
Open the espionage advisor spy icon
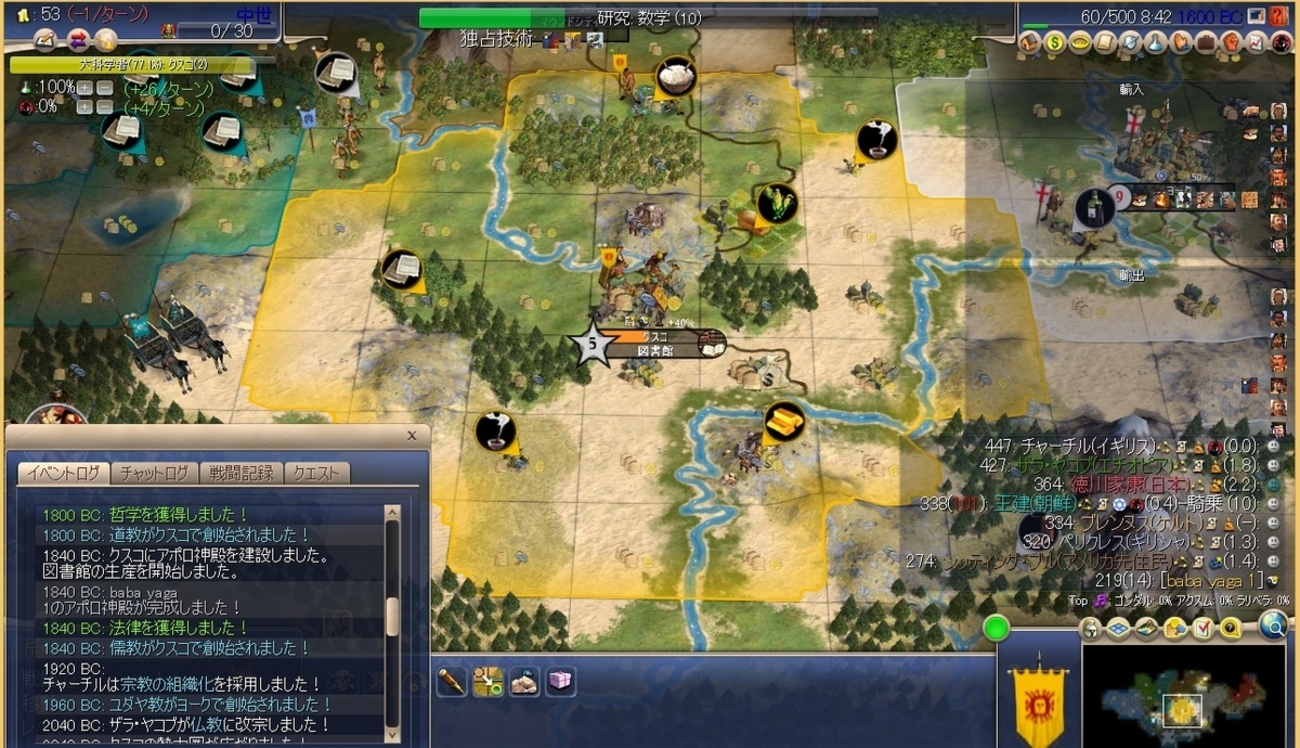click(1281, 43)
